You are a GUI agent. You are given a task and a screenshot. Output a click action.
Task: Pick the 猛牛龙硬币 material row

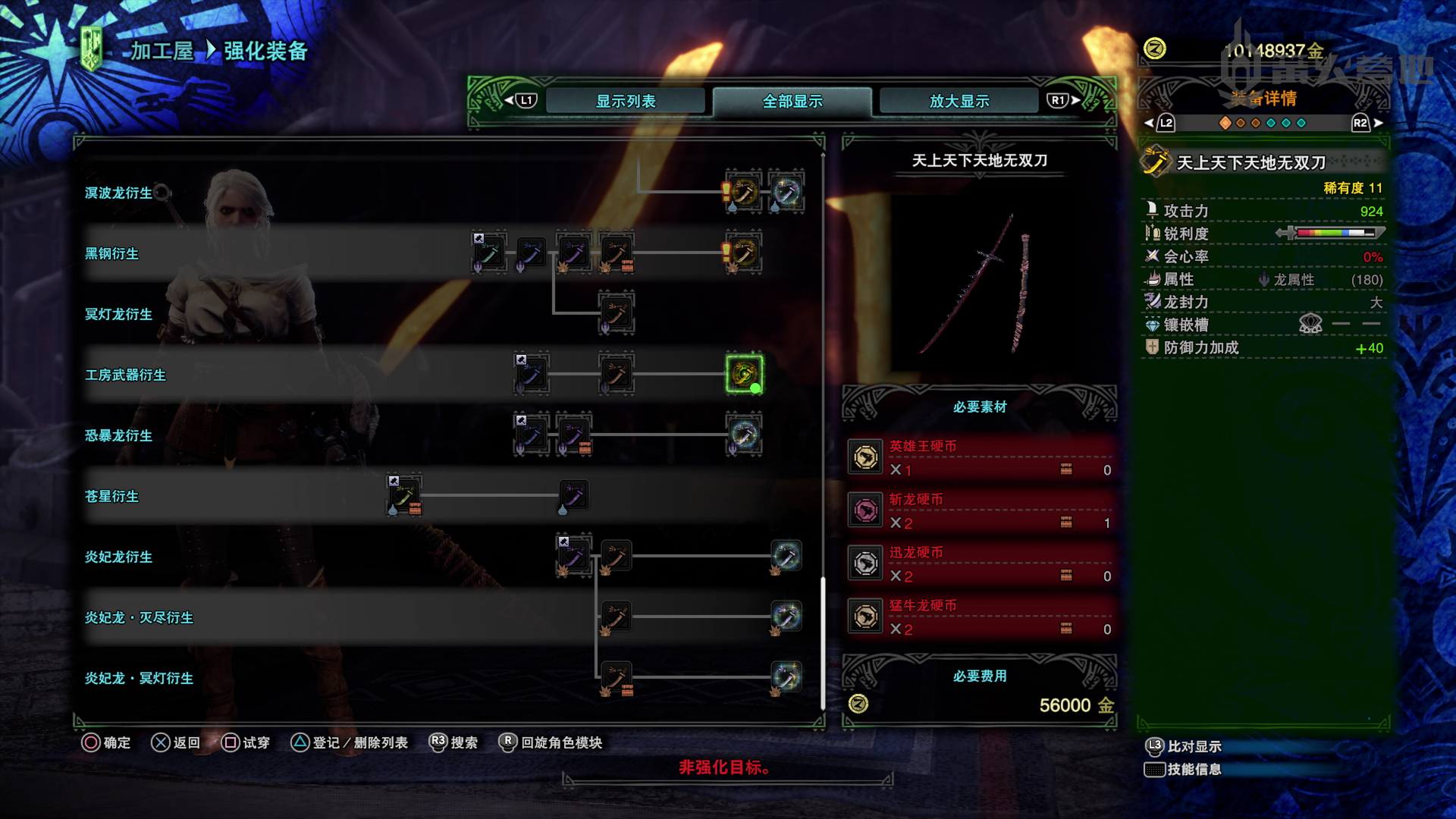(x=980, y=617)
